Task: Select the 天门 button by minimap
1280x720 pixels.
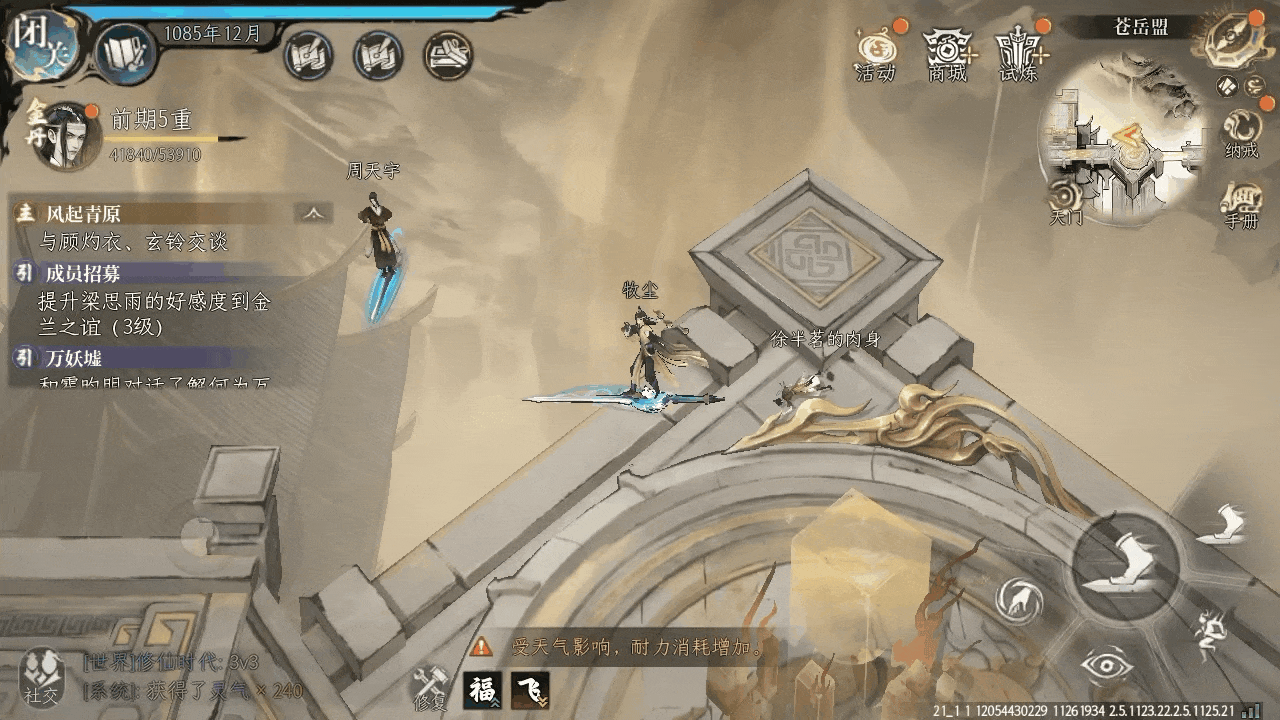Action: coord(1065,200)
